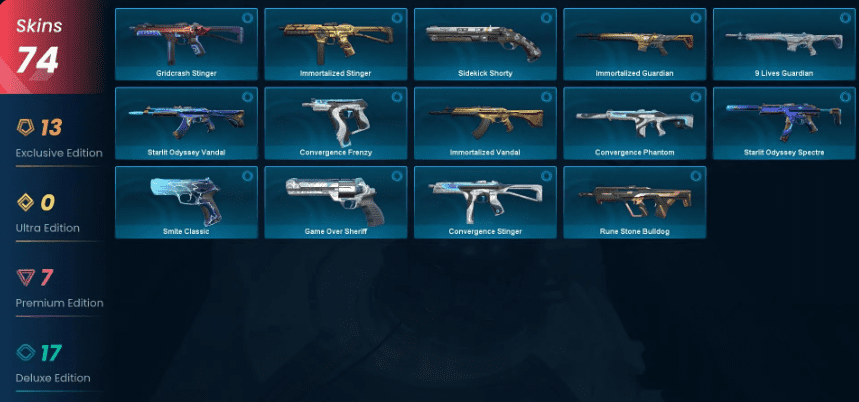View the Deluxe Edition skins
The width and height of the screenshot is (859, 402).
pos(58,363)
